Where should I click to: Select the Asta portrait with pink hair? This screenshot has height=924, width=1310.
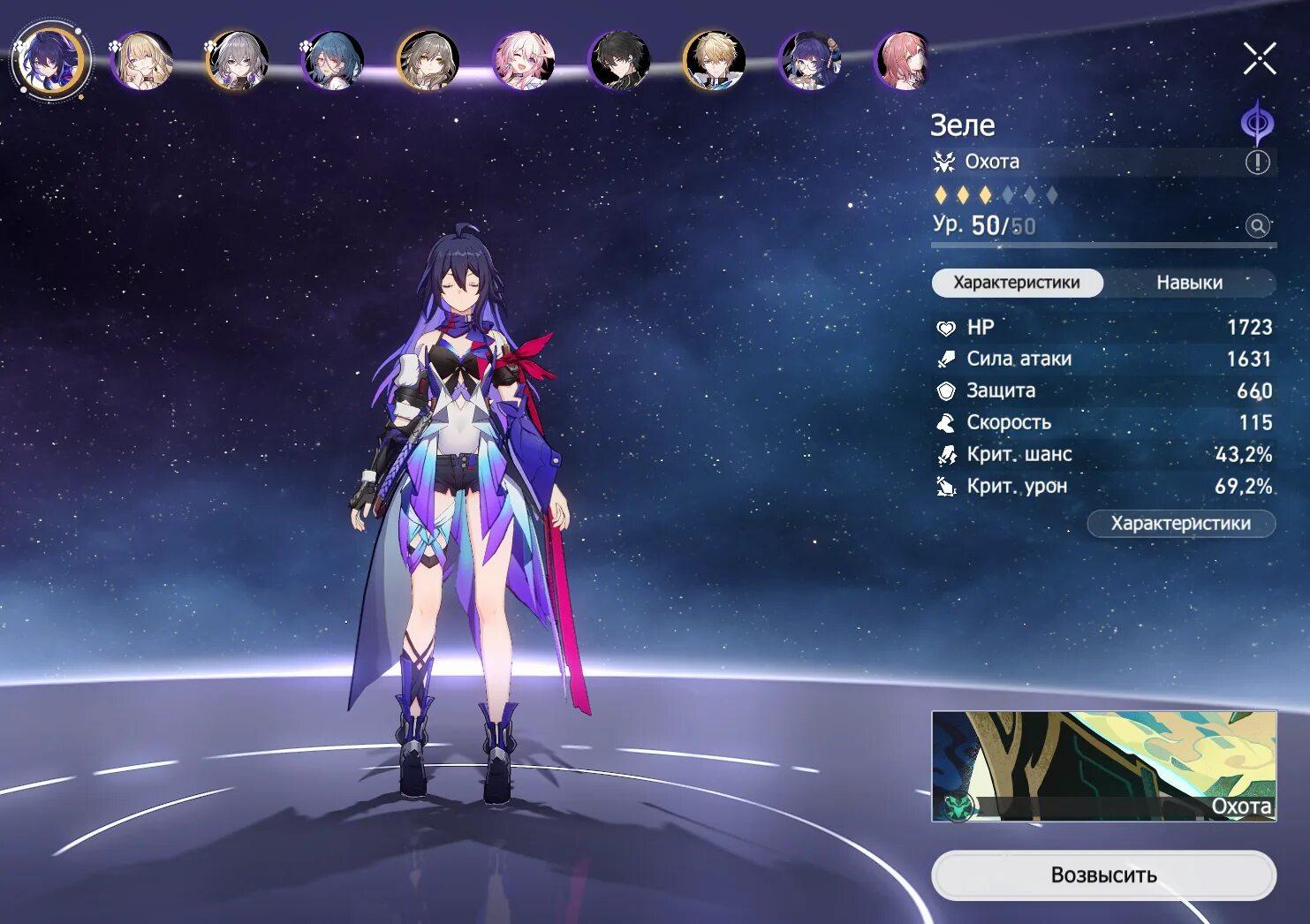(x=904, y=60)
